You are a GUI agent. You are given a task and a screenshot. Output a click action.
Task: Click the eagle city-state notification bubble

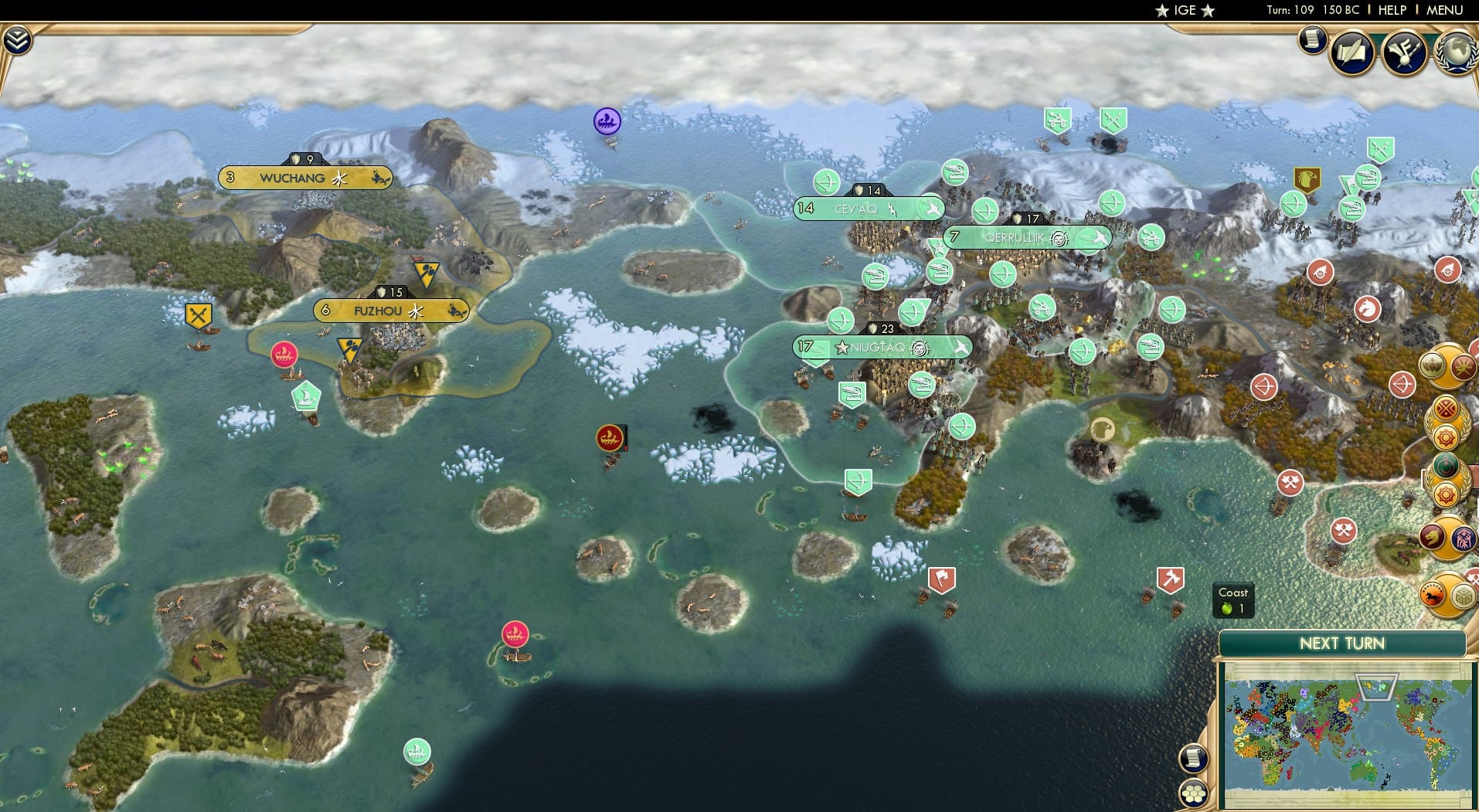coord(1431,366)
